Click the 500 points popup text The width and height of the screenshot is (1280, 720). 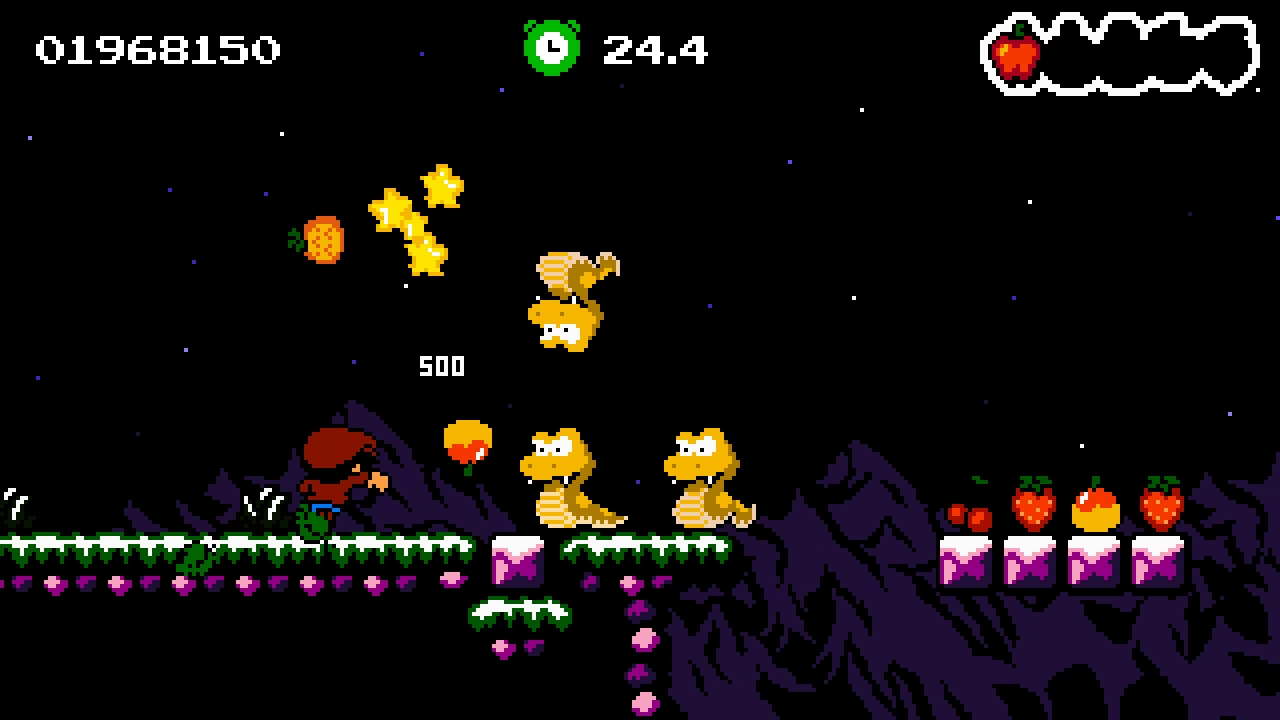tap(441, 366)
